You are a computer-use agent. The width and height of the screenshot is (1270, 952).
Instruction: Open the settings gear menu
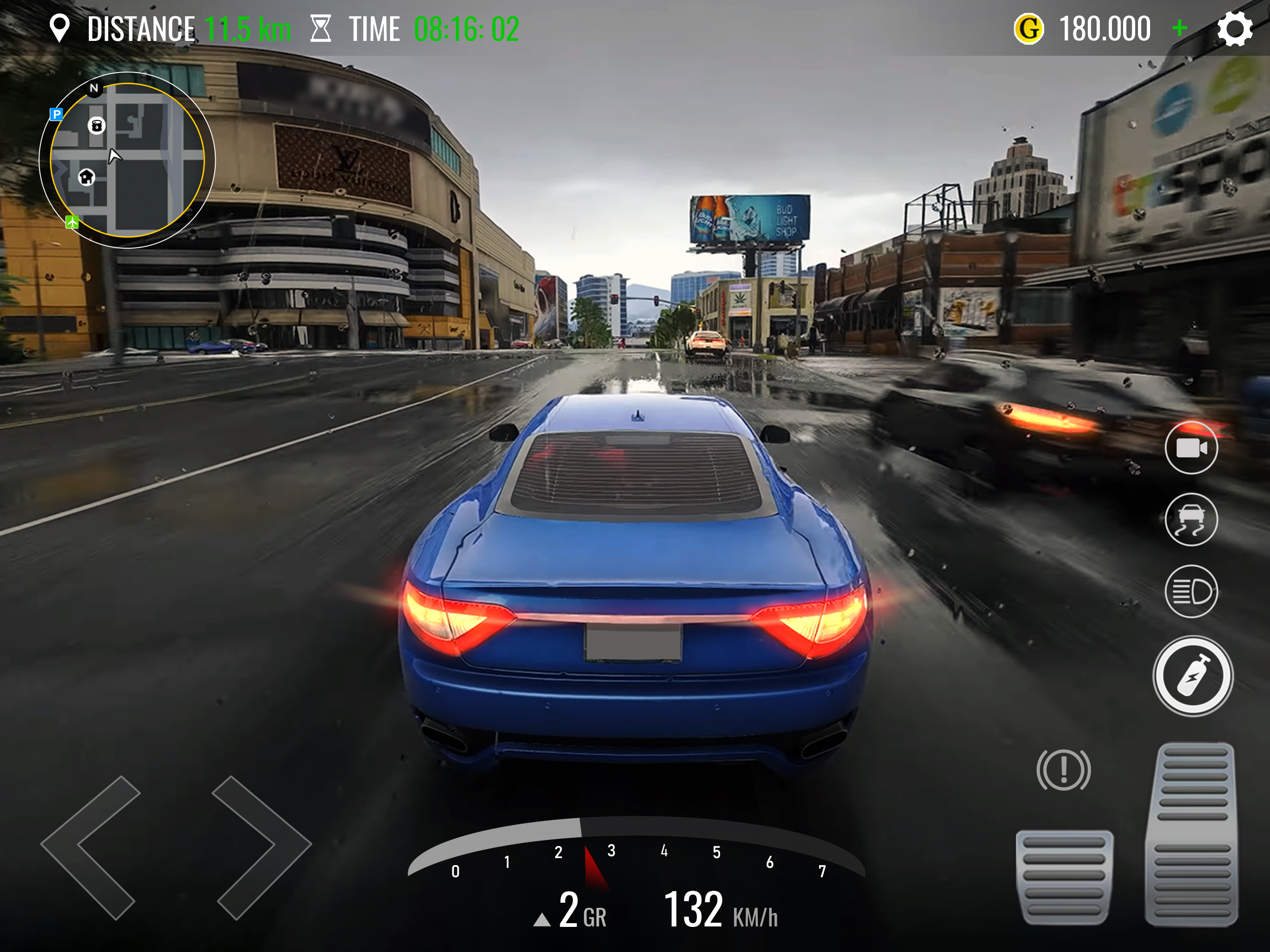pos(1234,29)
